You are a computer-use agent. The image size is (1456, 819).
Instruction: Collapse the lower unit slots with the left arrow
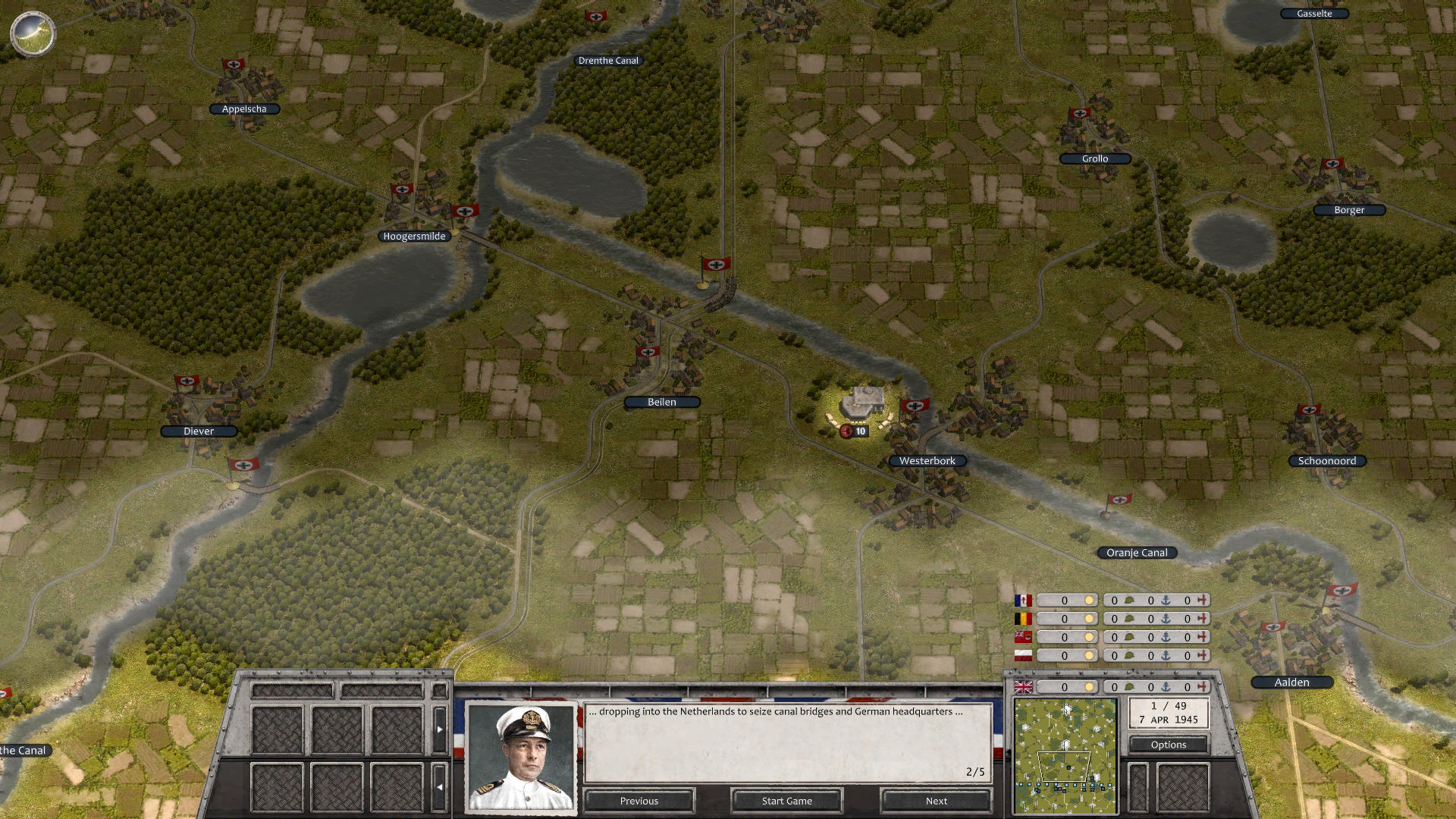pyautogui.click(x=440, y=787)
